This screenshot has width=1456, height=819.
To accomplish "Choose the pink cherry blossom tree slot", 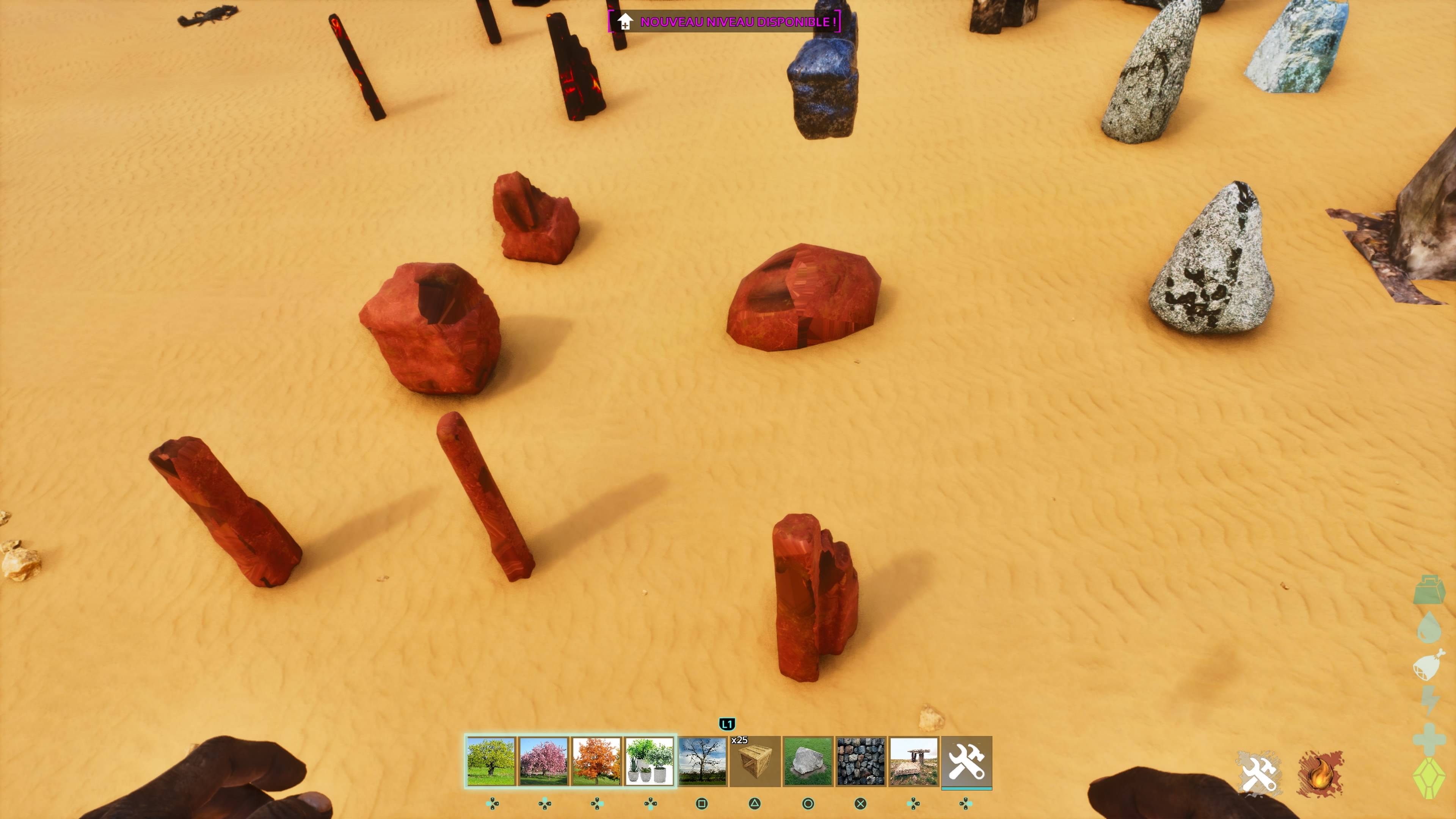I will (x=543, y=761).
